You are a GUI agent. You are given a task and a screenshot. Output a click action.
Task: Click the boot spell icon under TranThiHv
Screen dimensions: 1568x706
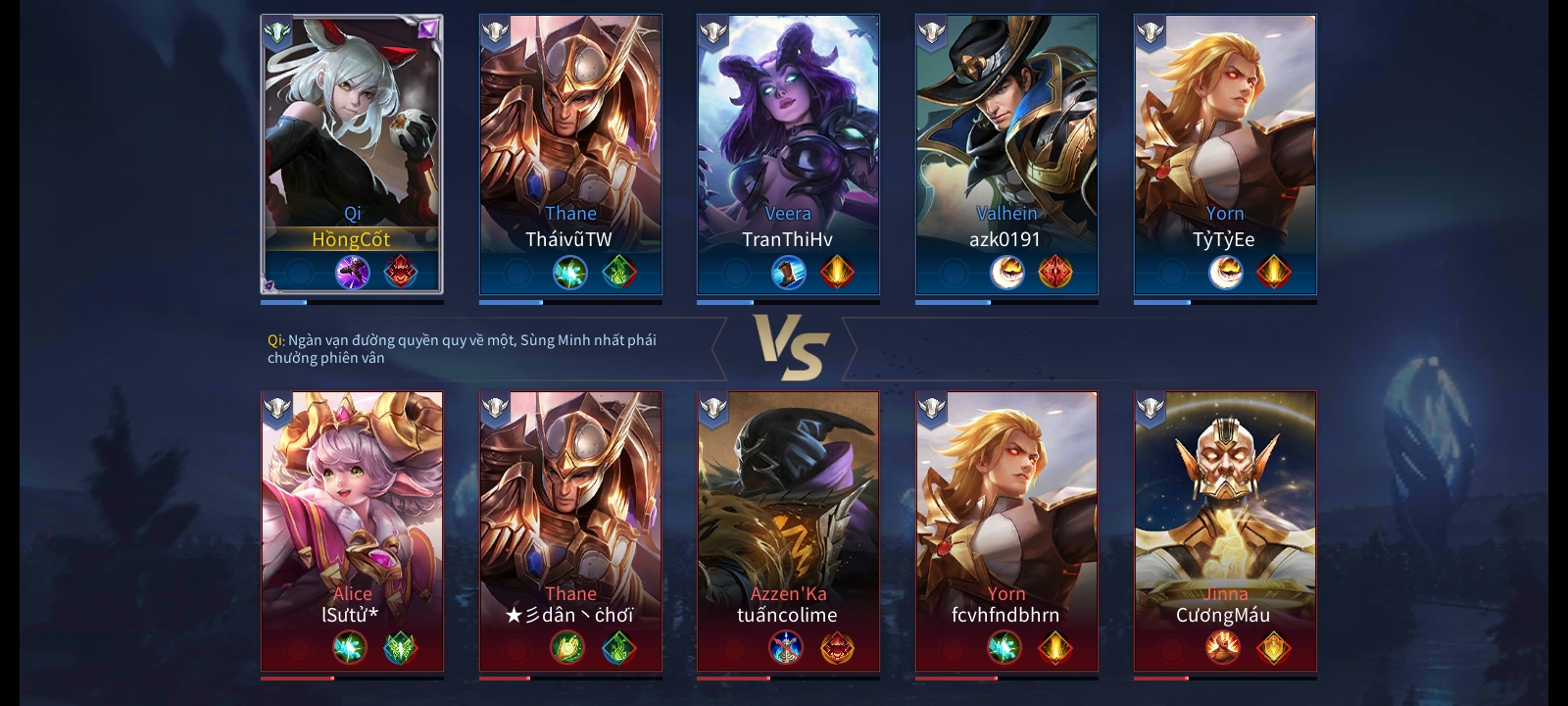point(787,272)
